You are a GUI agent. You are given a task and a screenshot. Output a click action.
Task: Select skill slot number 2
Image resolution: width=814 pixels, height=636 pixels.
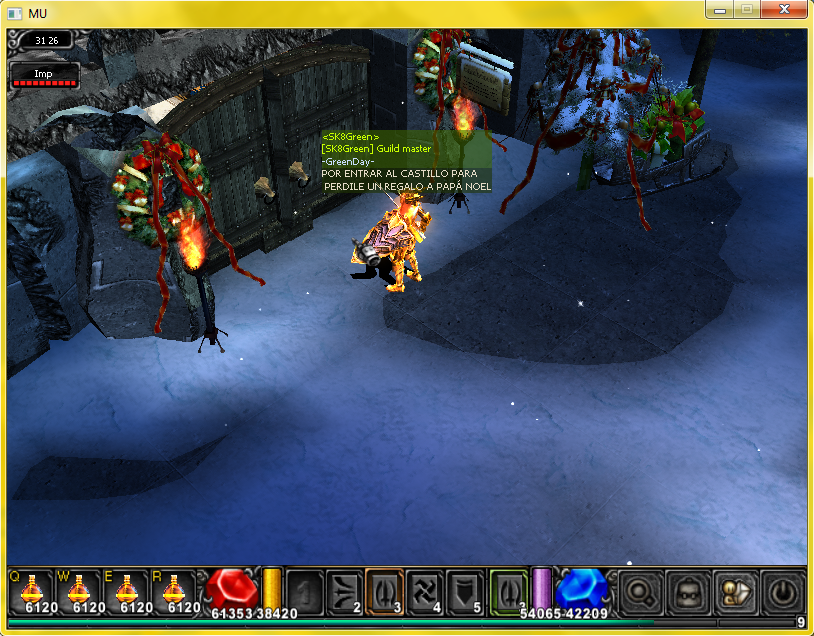(344, 590)
